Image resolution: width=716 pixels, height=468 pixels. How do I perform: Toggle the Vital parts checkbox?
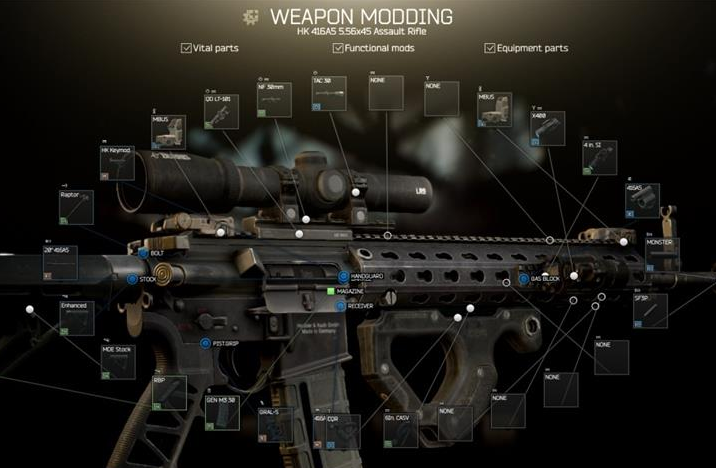187,48
